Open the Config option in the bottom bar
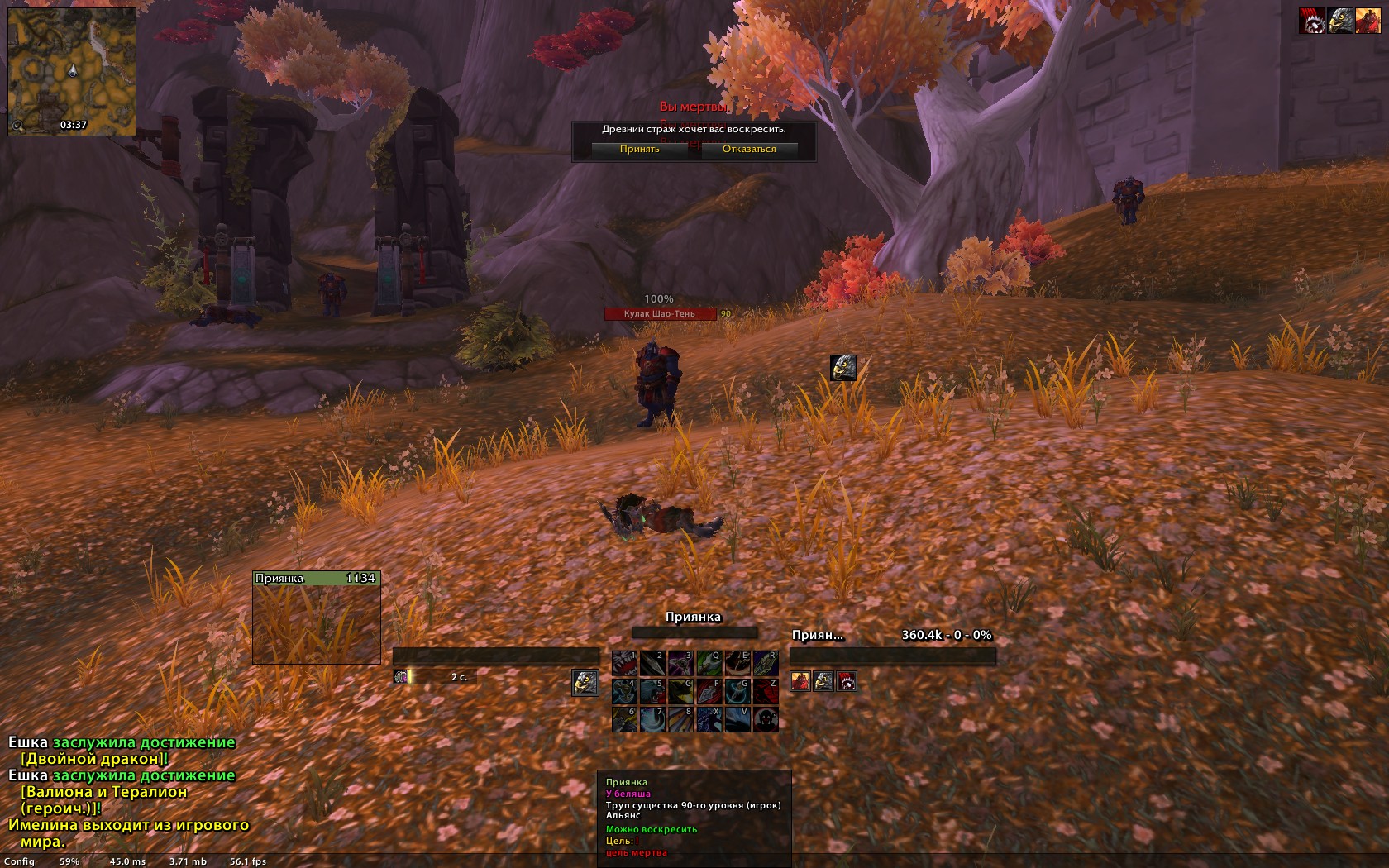The image size is (1389, 868). [19, 861]
